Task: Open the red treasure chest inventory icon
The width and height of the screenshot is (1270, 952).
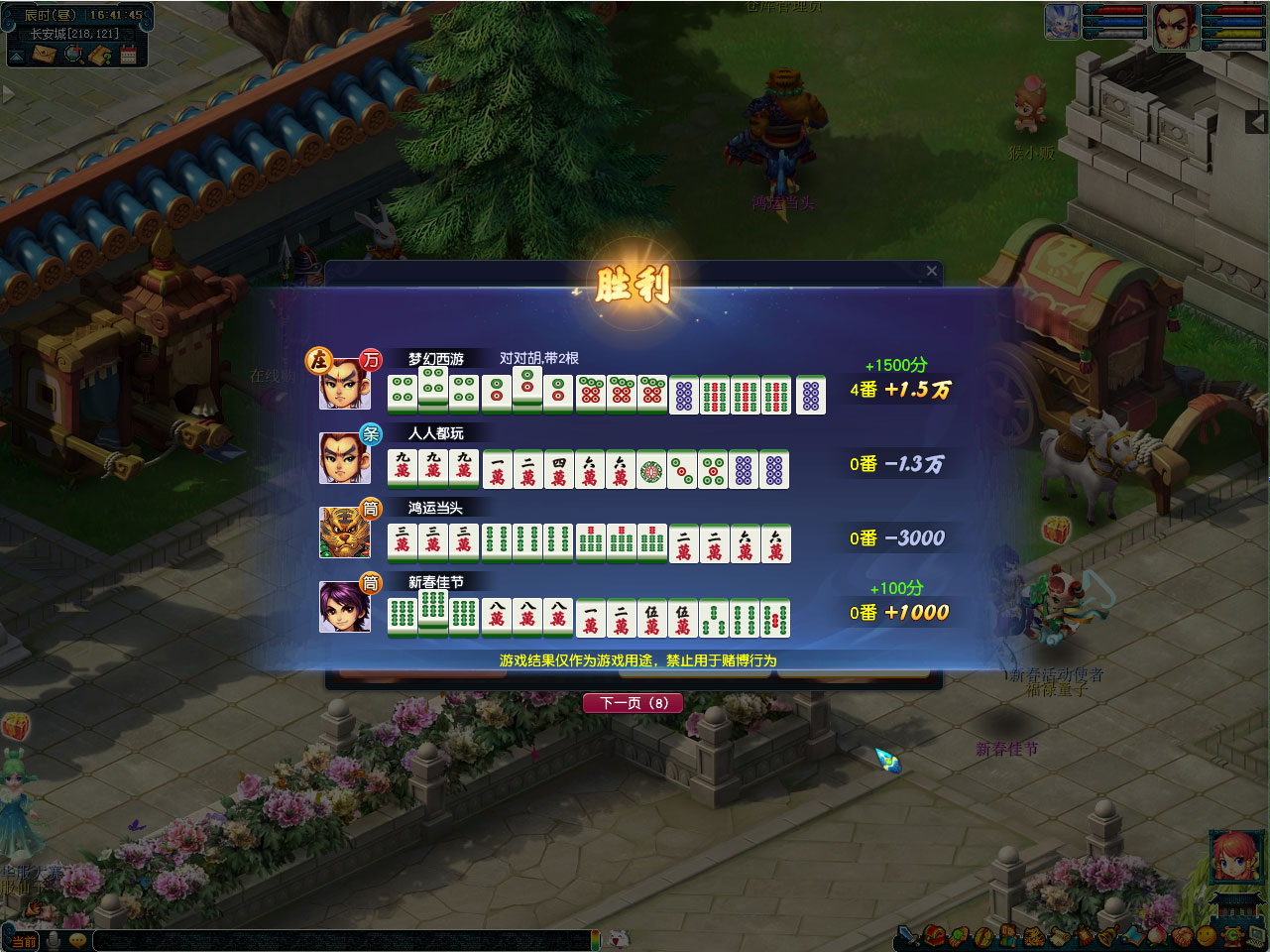Action: (x=934, y=935)
